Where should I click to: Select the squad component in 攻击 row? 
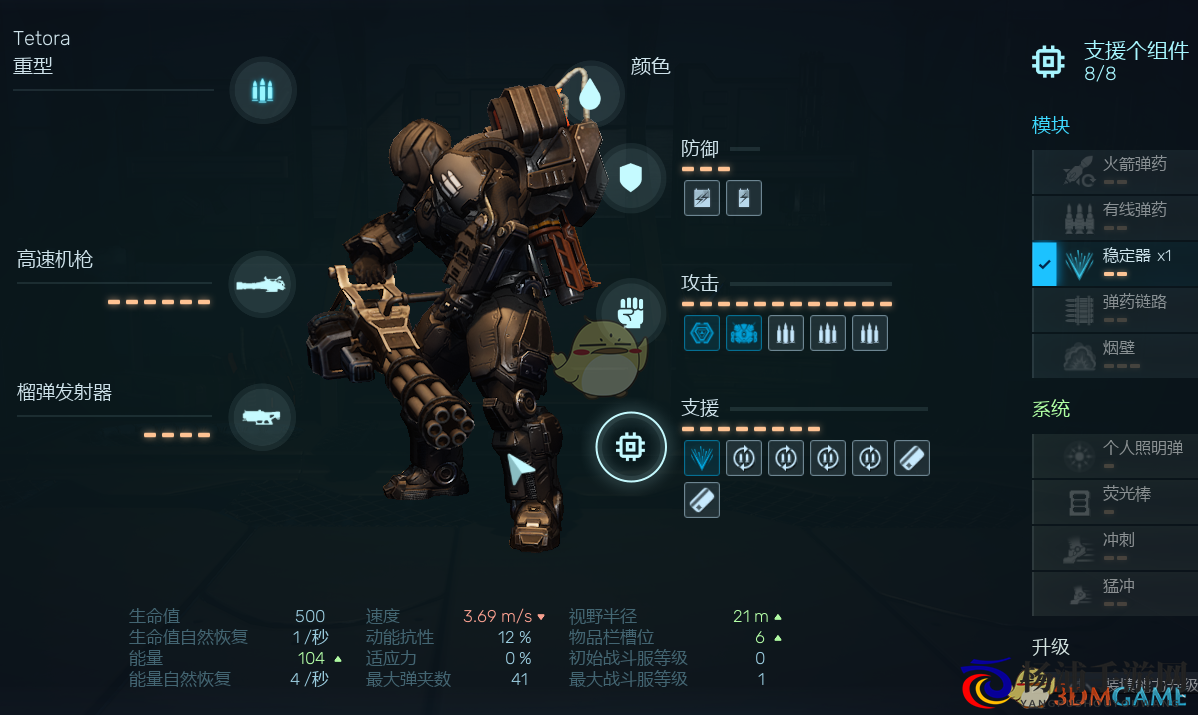(744, 333)
